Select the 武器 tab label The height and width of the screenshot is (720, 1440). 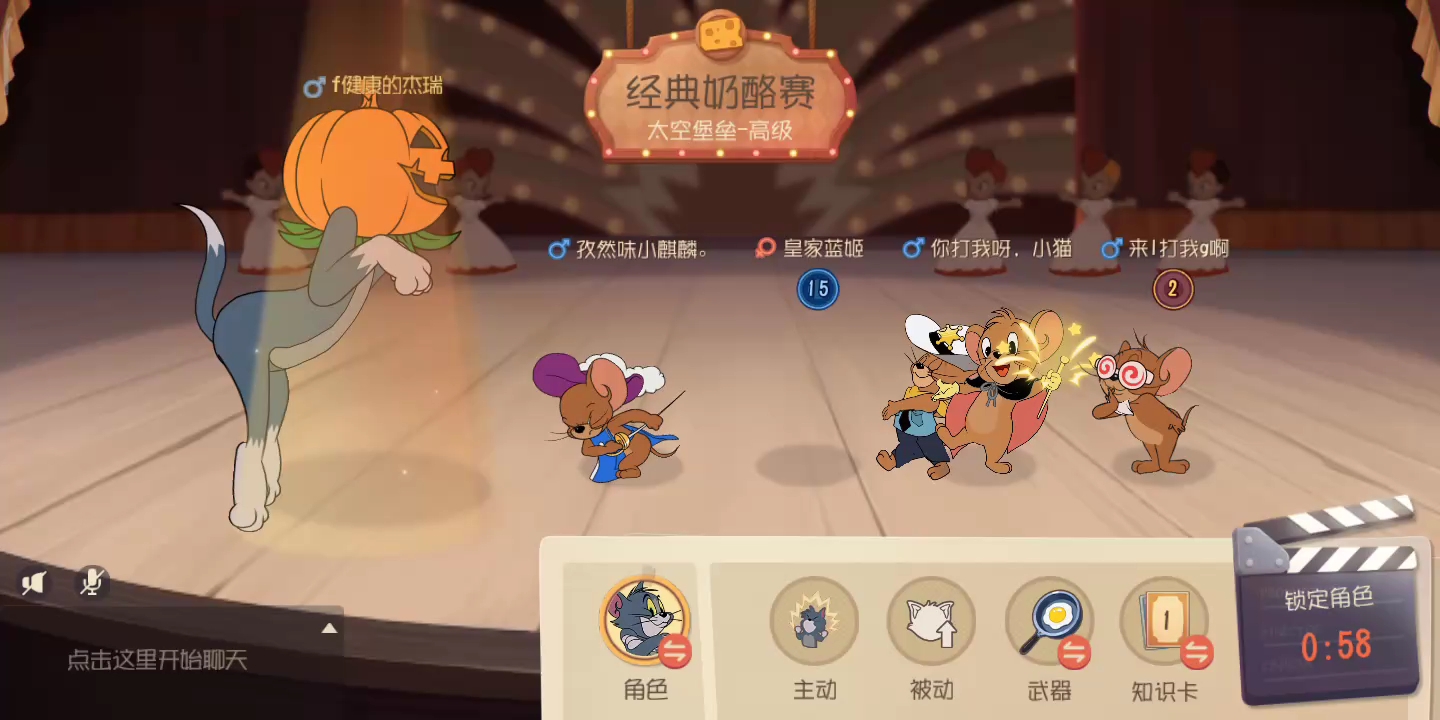[1048, 689]
